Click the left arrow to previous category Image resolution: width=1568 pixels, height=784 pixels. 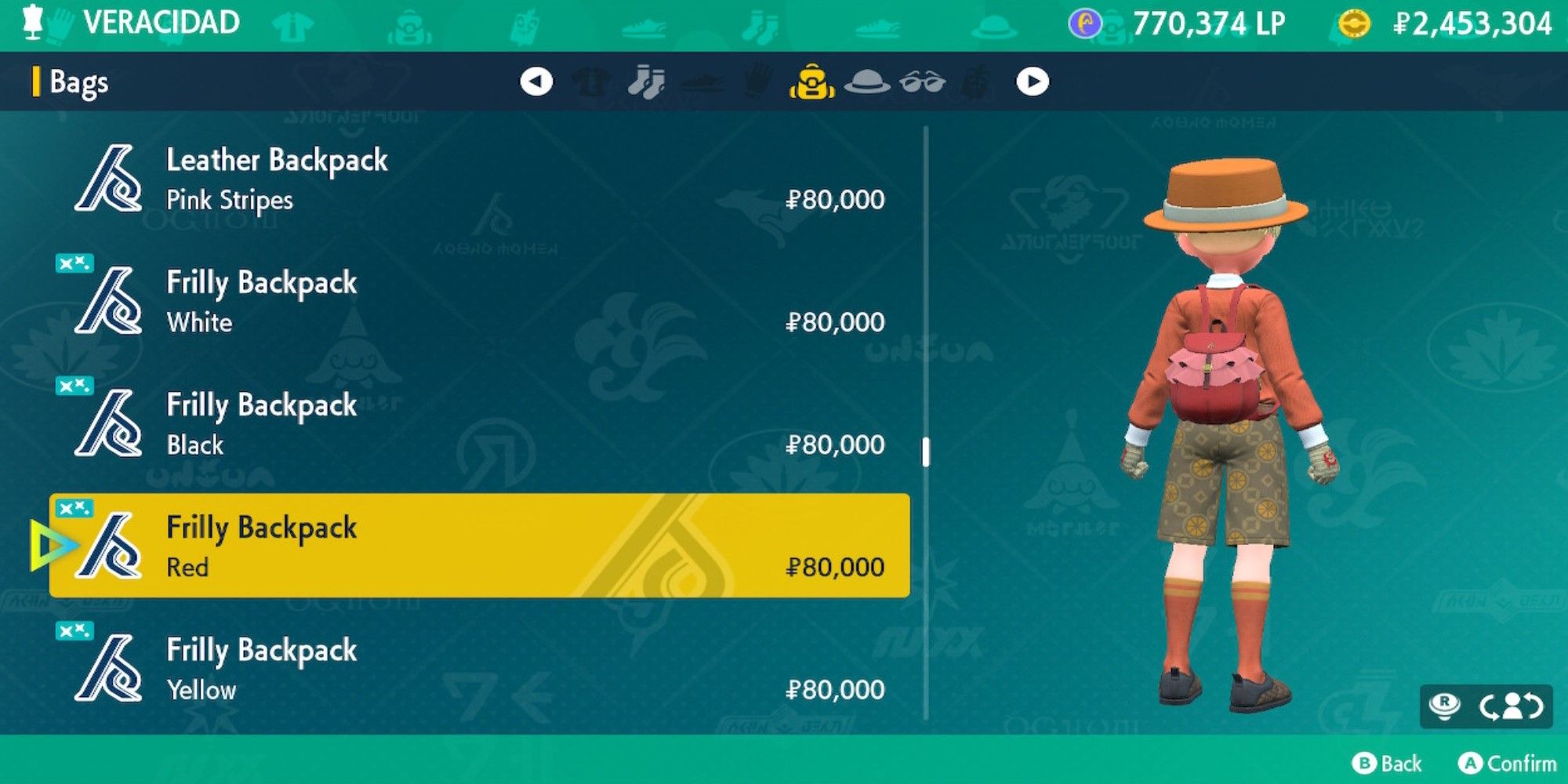coord(537,79)
